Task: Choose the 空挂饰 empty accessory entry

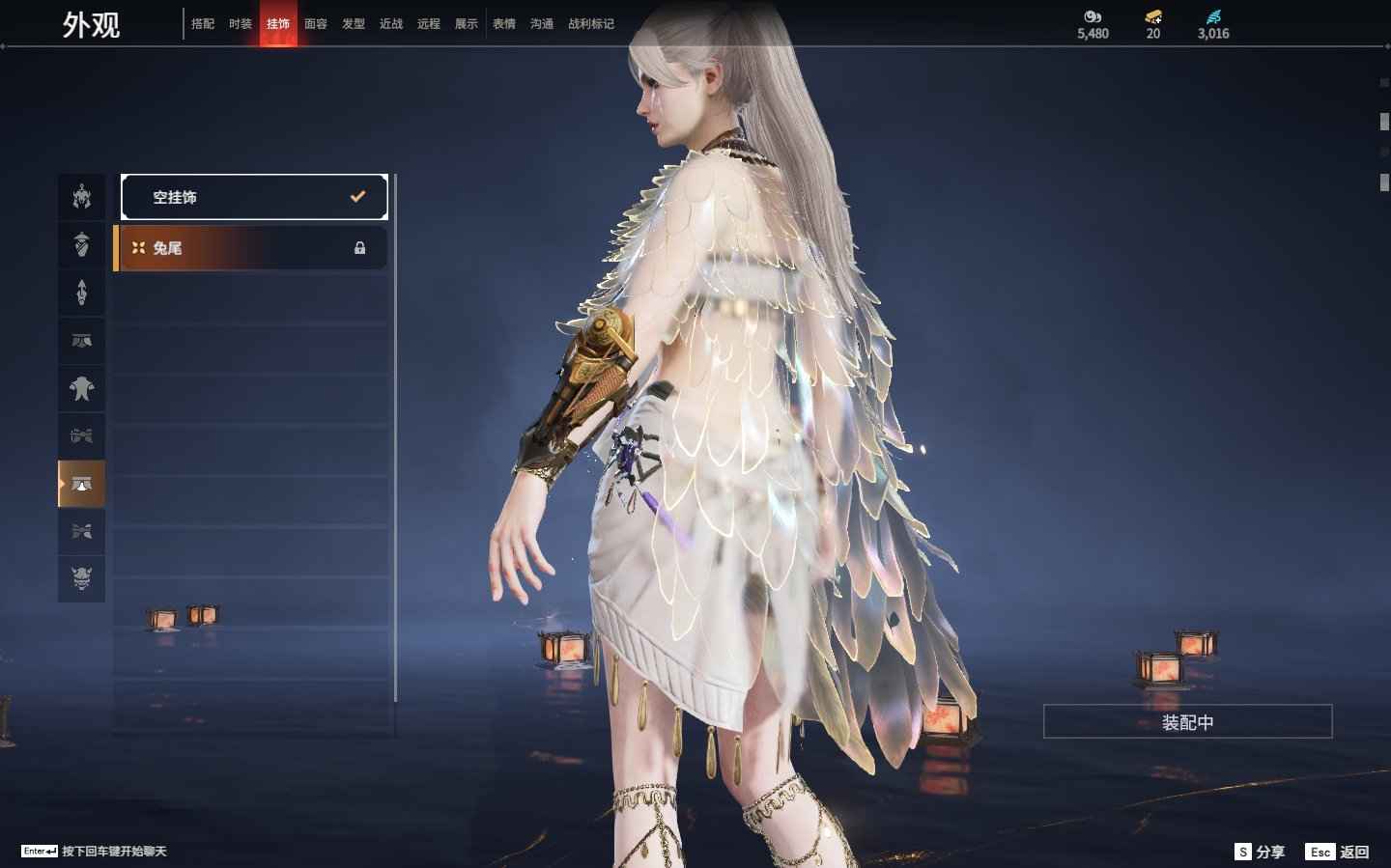Action: 254,197
